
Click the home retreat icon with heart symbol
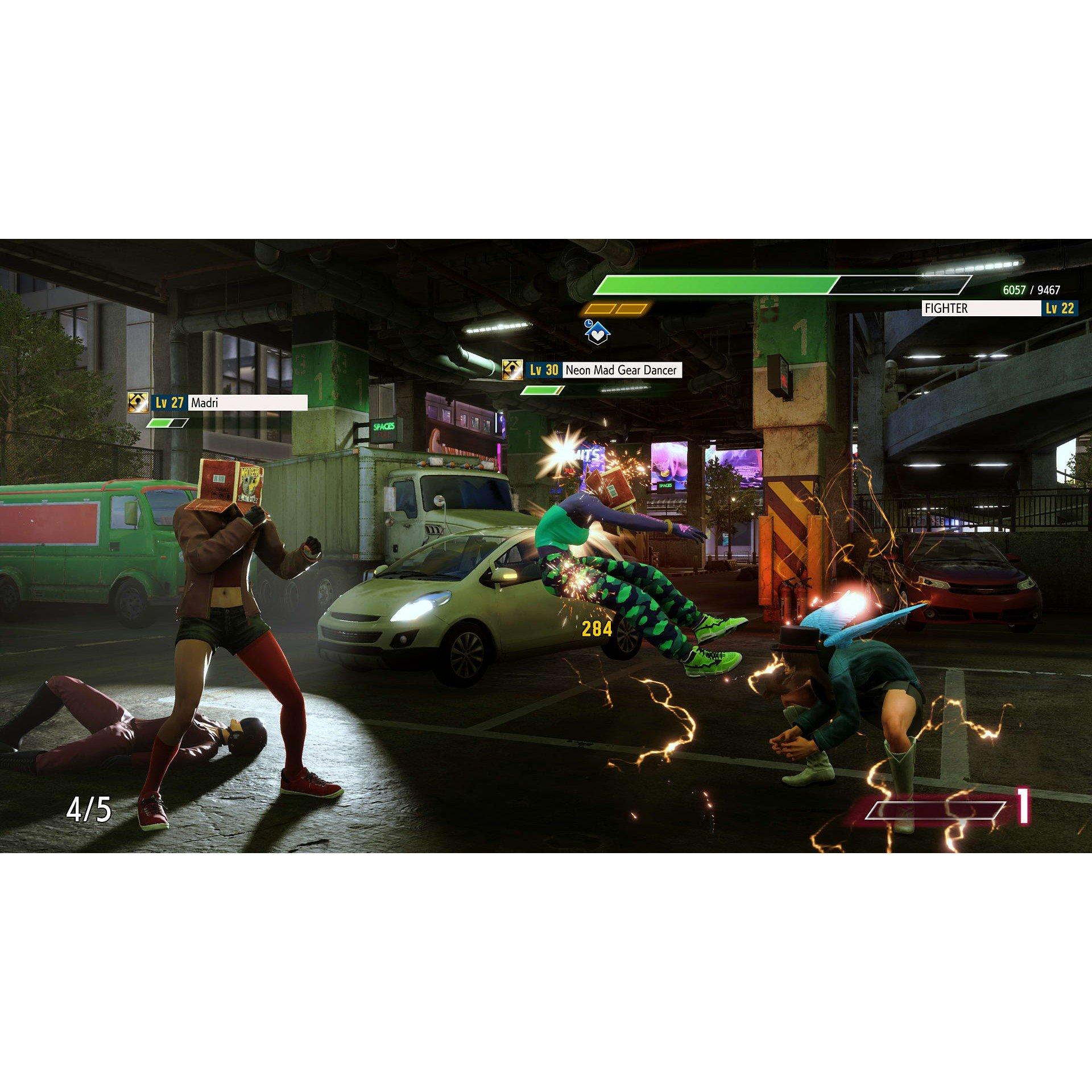click(598, 333)
